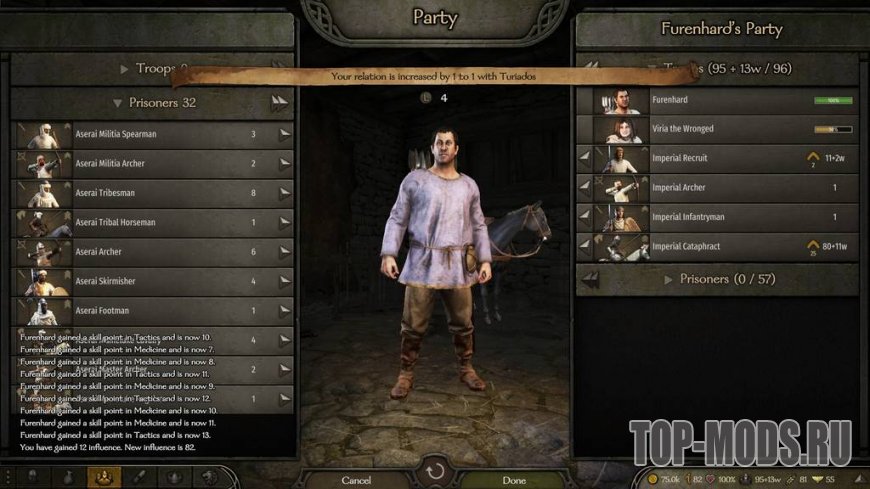The image size is (870, 489).
Task: Select the Aserai Tribesman prisoner row
Action: click(x=150, y=193)
